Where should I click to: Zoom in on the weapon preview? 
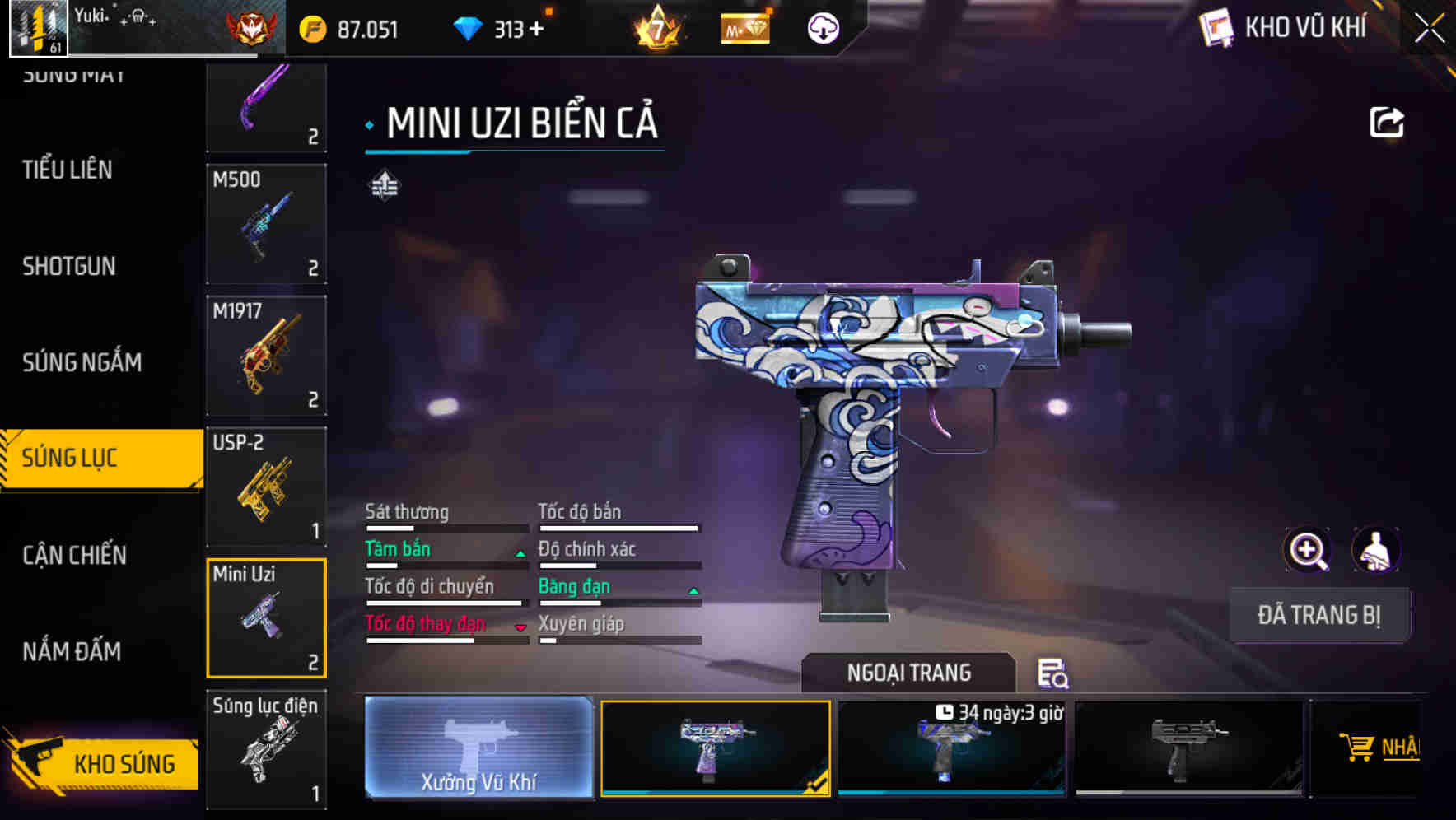(1307, 550)
